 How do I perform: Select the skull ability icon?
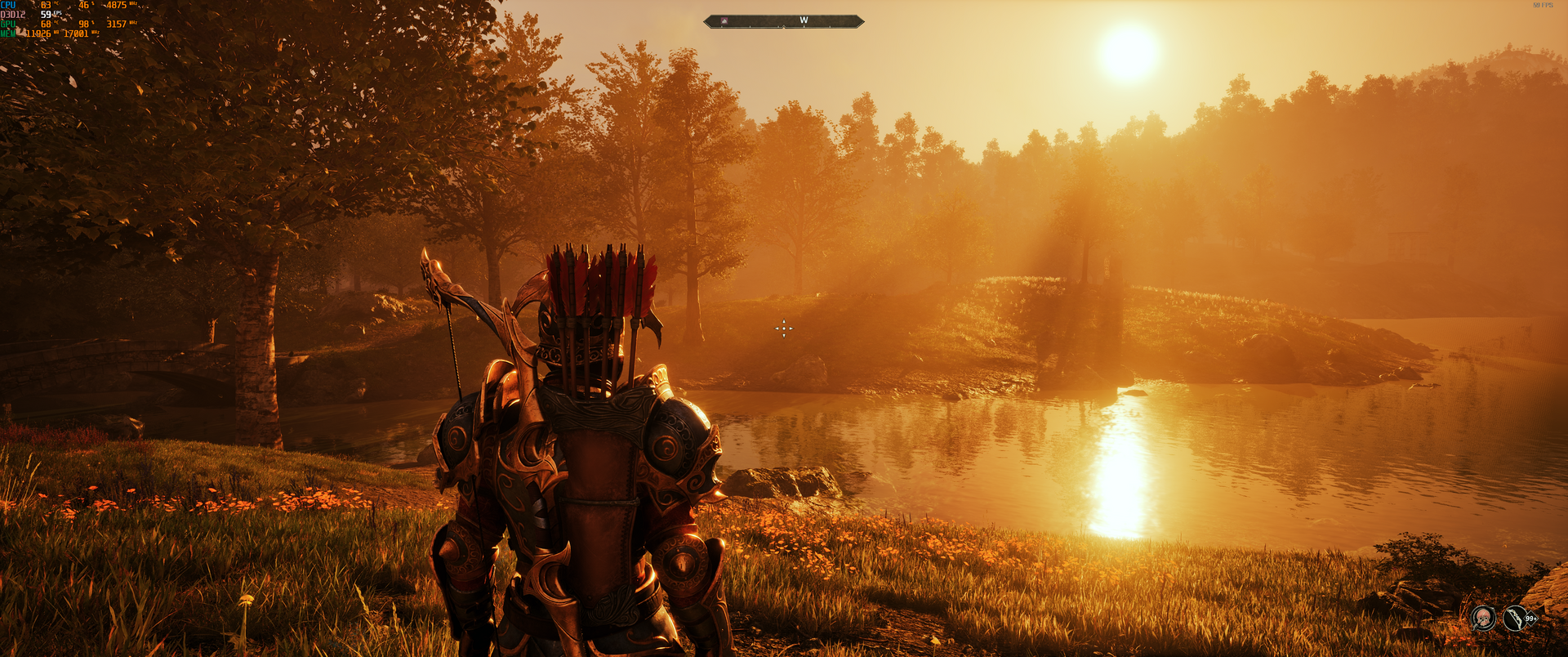tap(1483, 618)
